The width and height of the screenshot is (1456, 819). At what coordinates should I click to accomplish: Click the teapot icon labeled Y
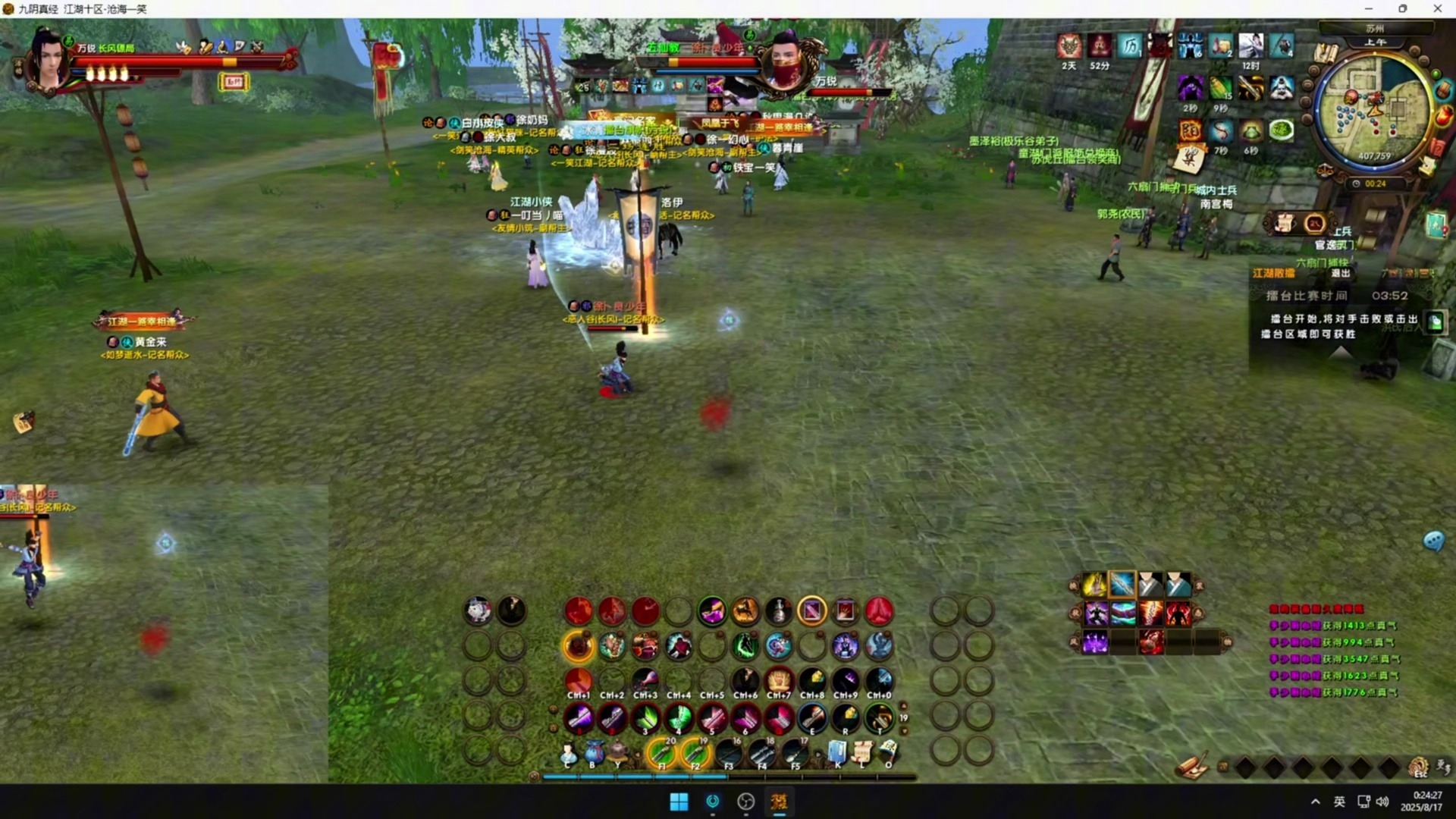[619, 753]
